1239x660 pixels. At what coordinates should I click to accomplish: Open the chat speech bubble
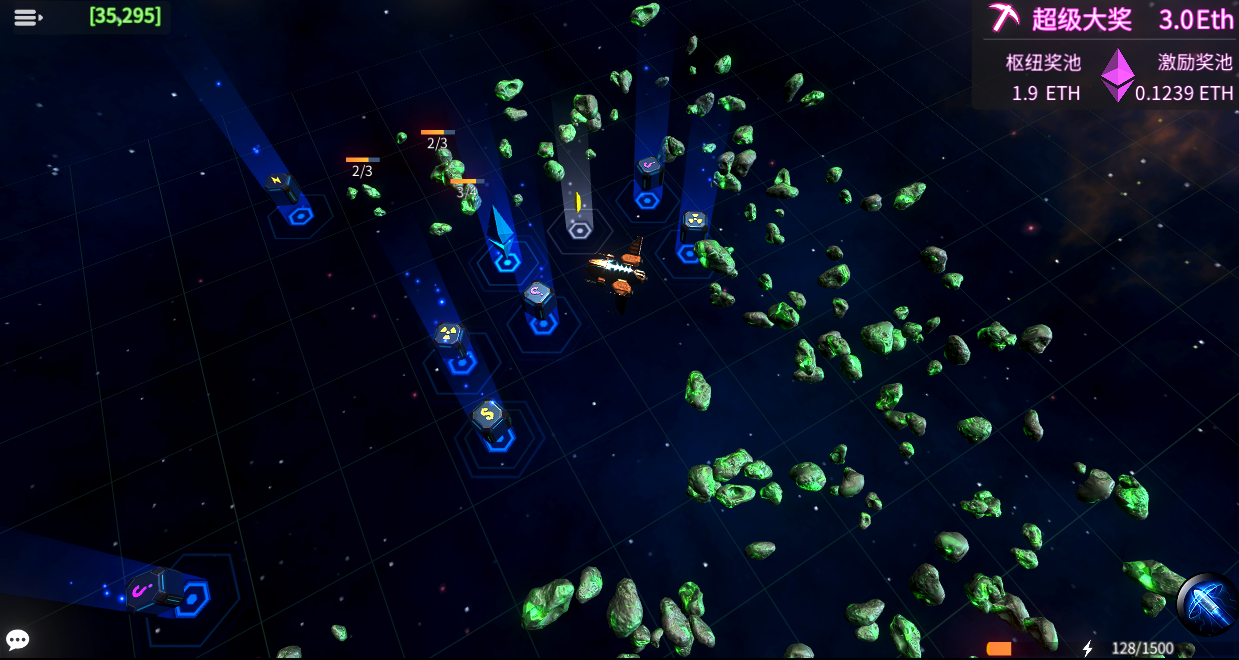[x=17, y=640]
